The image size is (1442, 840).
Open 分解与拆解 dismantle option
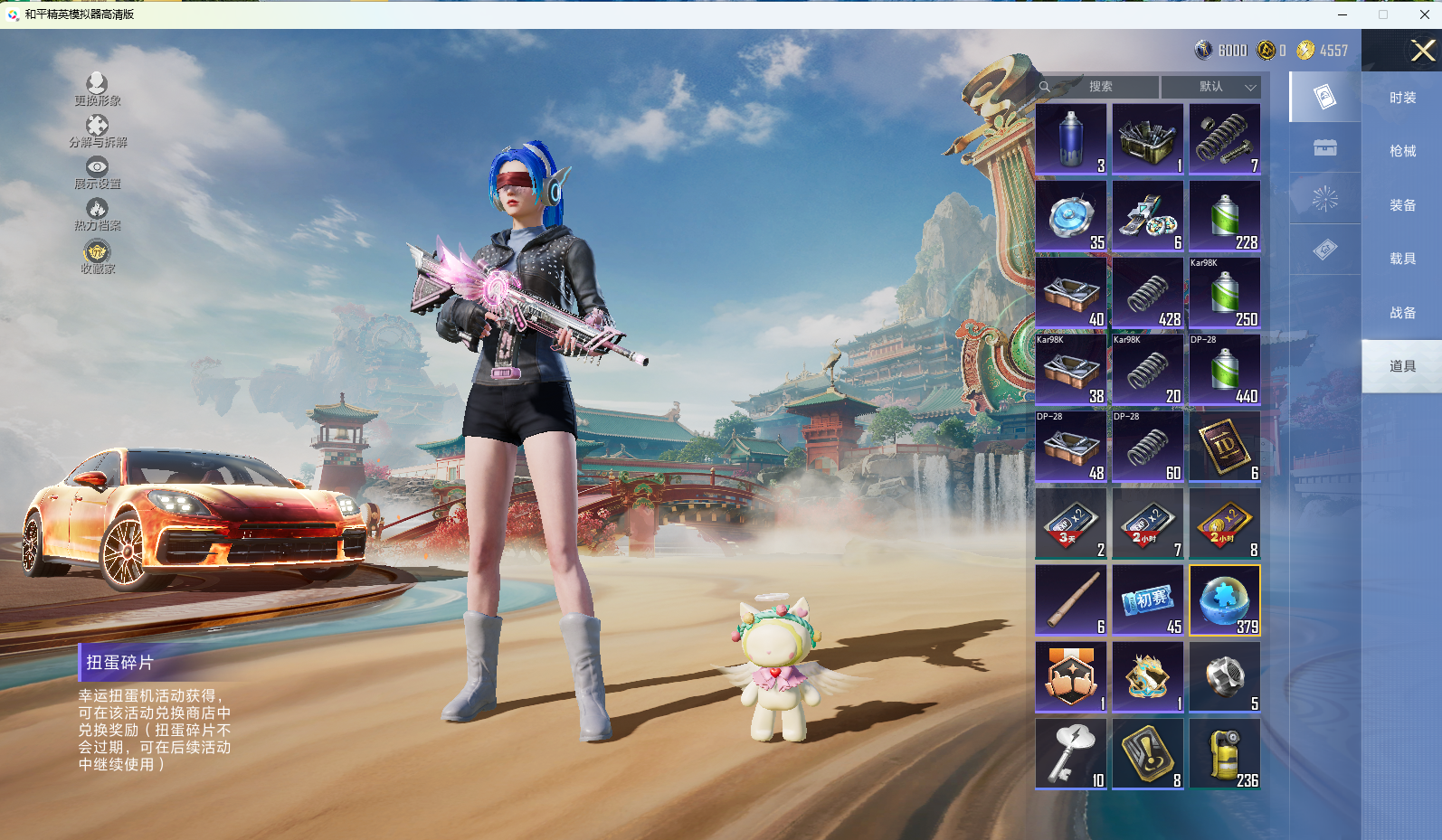point(98,131)
